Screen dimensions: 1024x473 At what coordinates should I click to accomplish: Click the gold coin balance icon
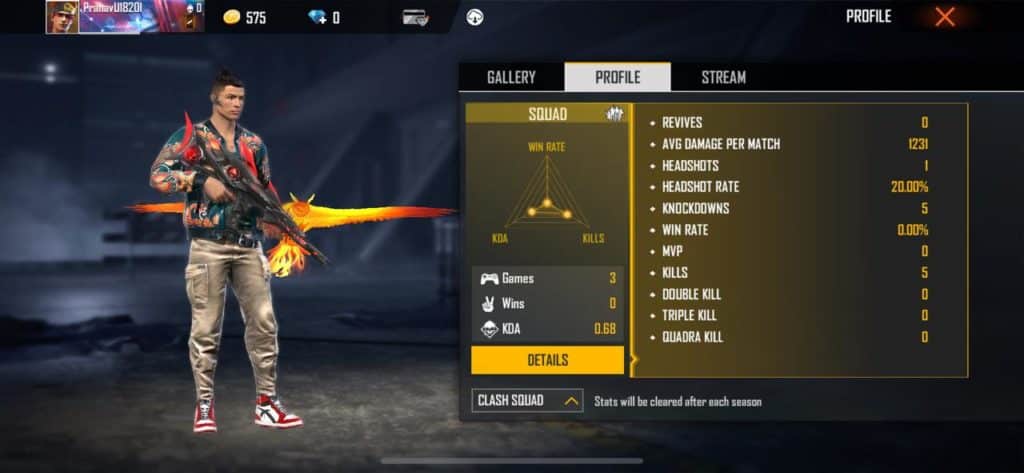pos(230,17)
